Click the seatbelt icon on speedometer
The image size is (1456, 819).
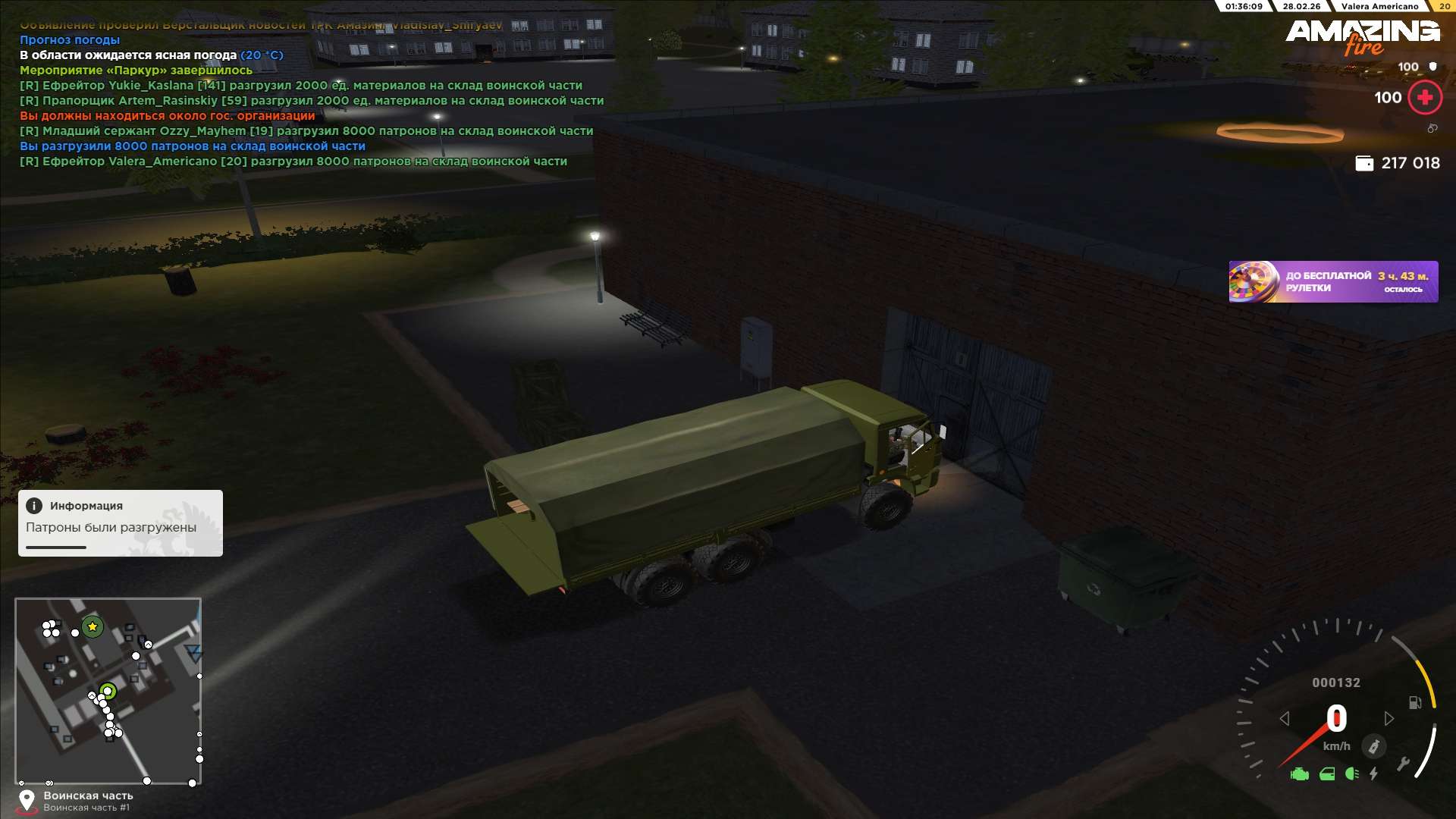point(1373,746)
